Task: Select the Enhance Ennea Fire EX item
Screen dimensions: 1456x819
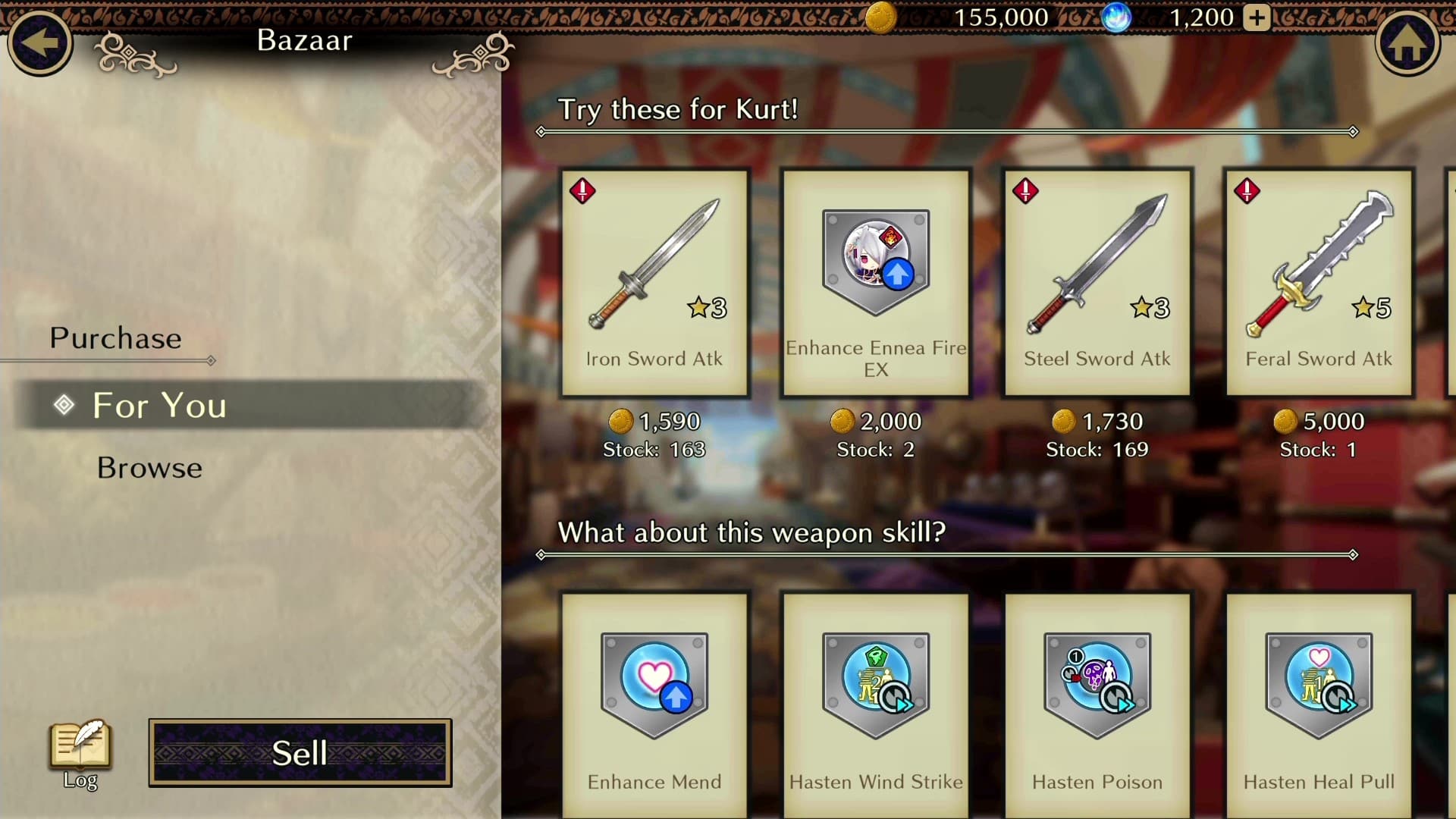Action: coord(874,281)
